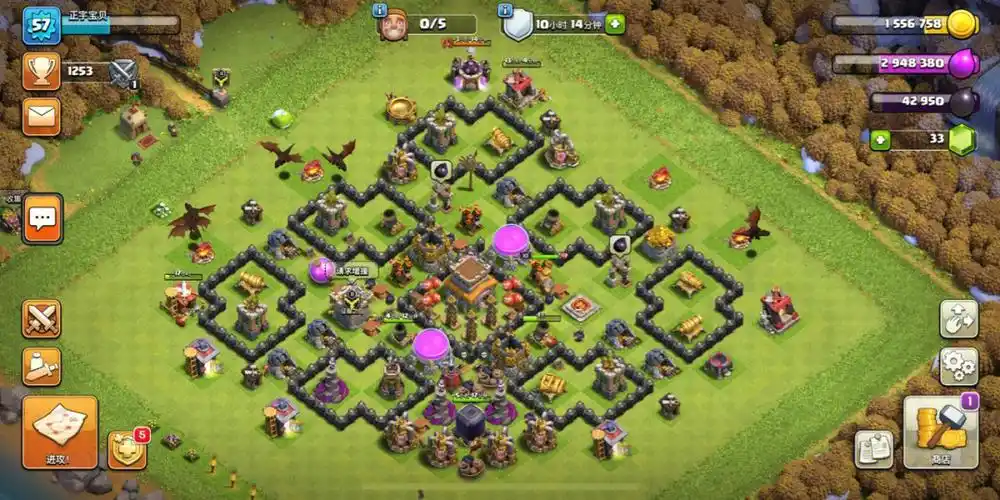Open the clipboard notes button

(x=873, y=449)
